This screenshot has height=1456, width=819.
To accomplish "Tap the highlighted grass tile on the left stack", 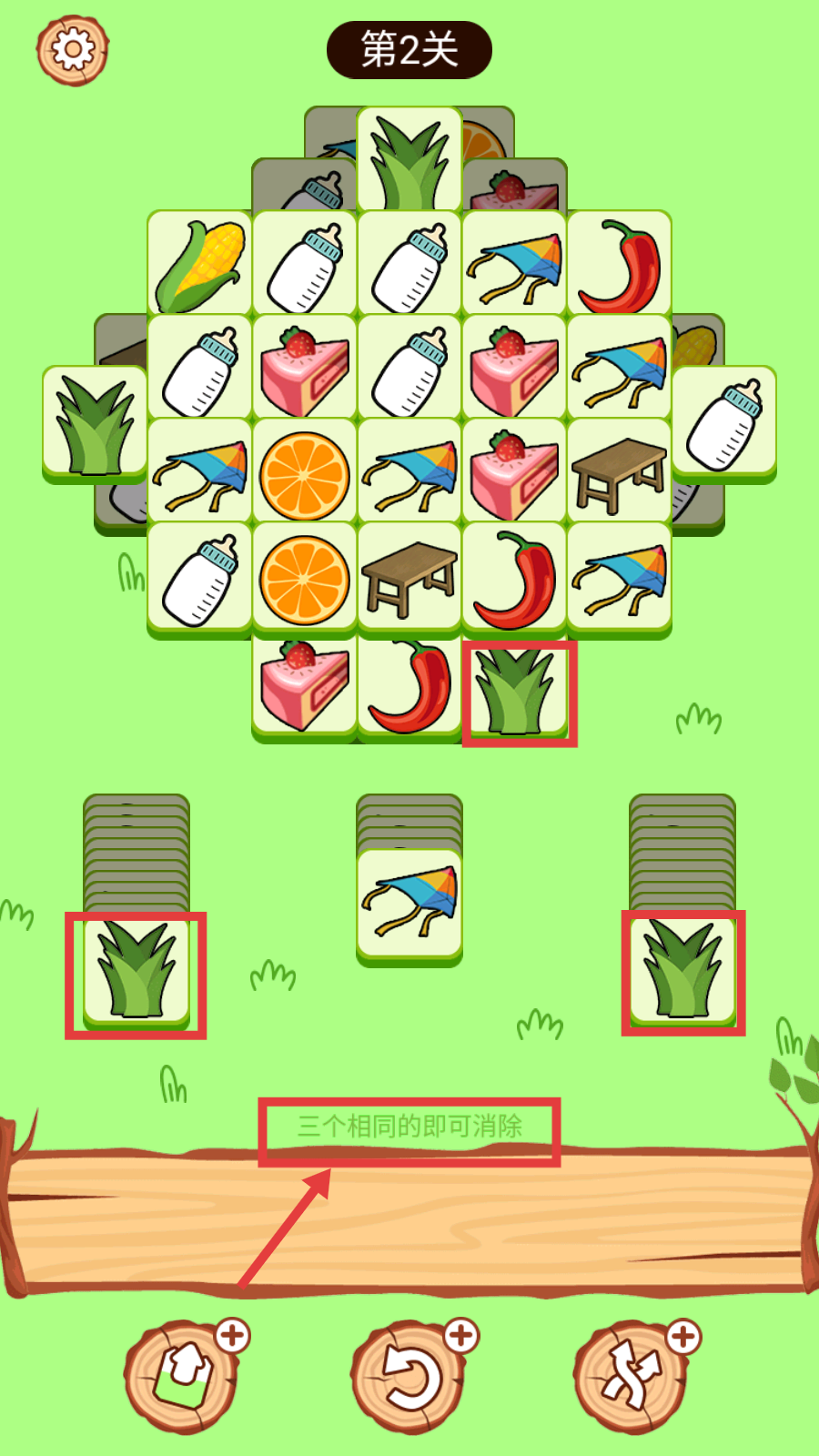I will pos(136,972).
